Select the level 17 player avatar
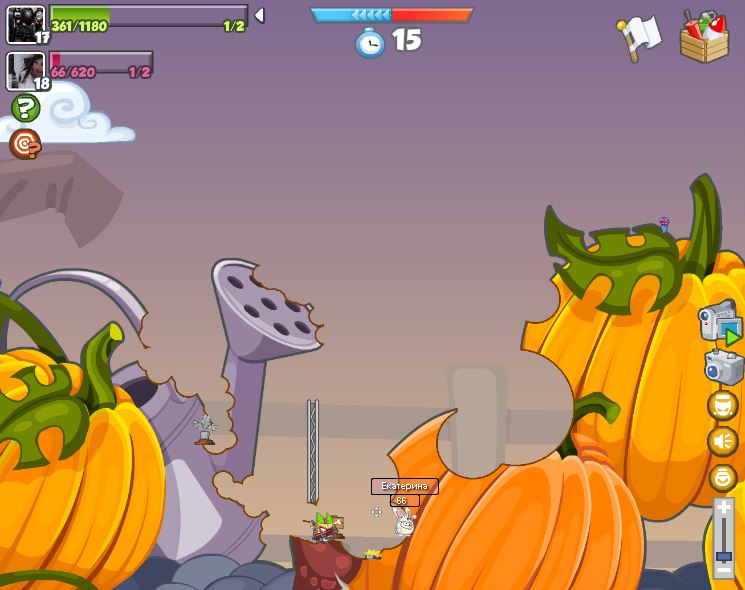This screenshot has width=745, height=590. coord(25,24)
